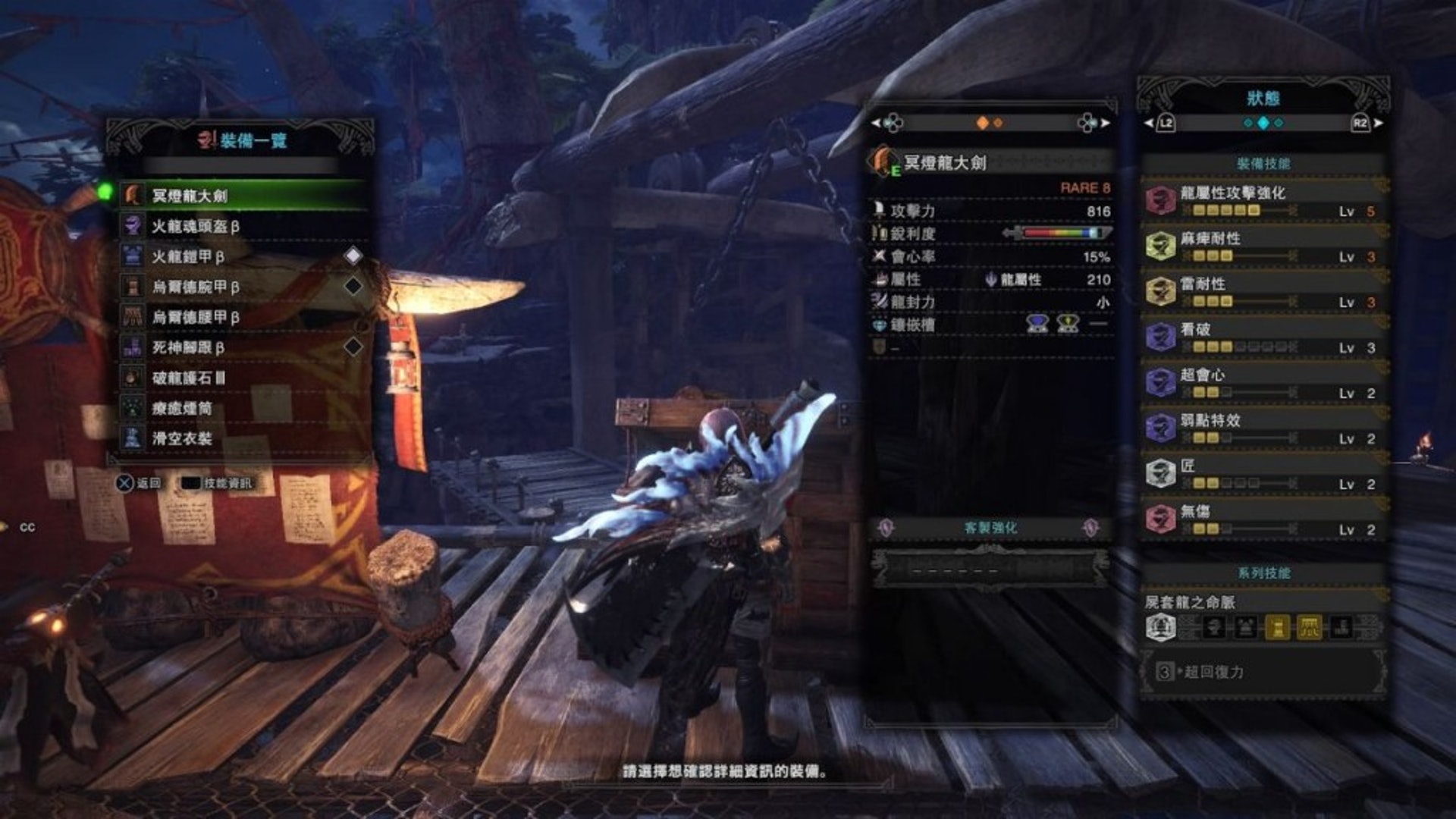Choose the 療癒煙筒 tool row

click(x=243, y=408)
